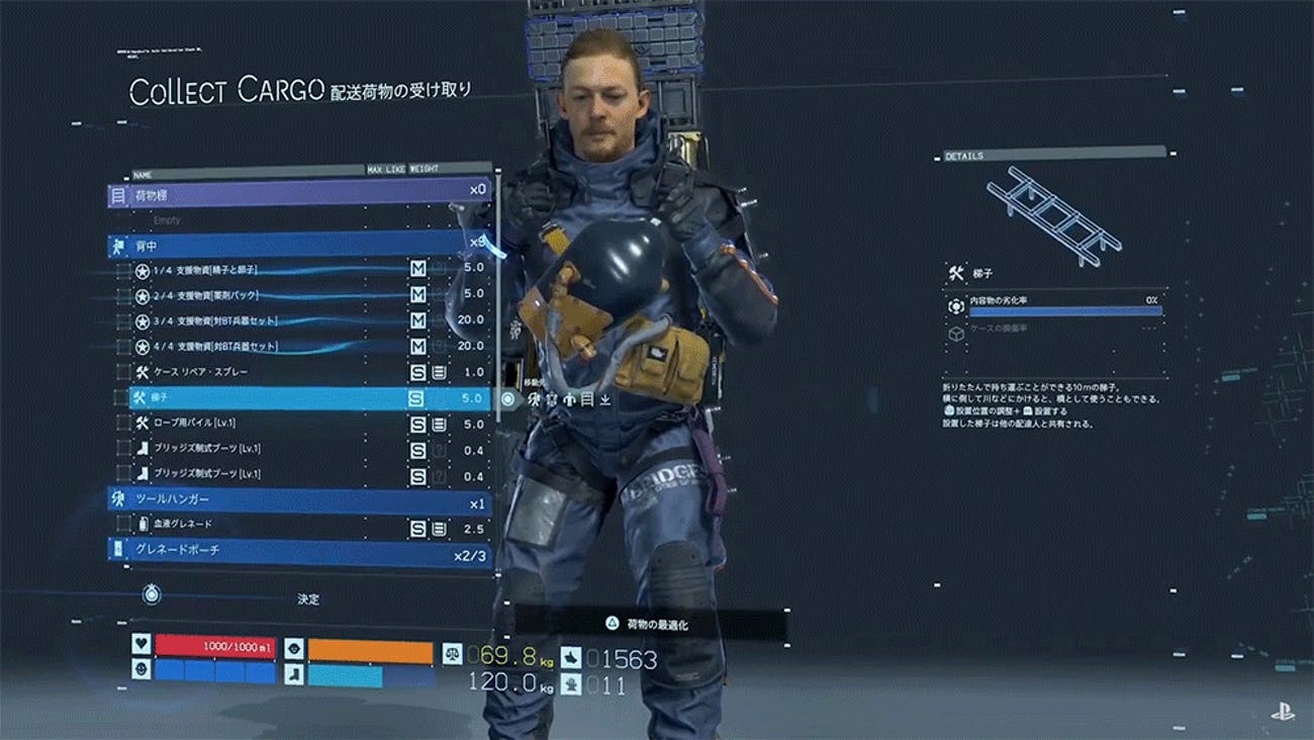Expand the グレネードポーチ category
Viewport: 1314px width, 740px height.
pos(300,550)
